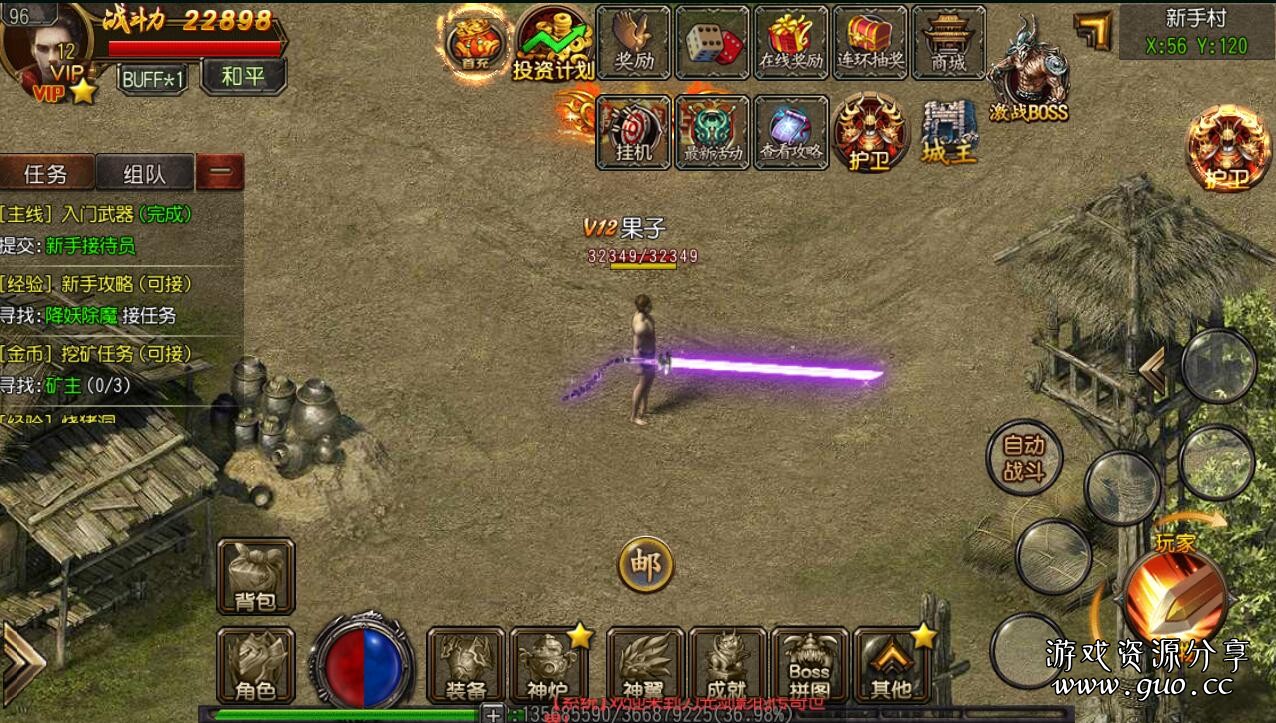1276x723 pixels.
Task: View 最新活动 latest events
Action: (712, 132)
